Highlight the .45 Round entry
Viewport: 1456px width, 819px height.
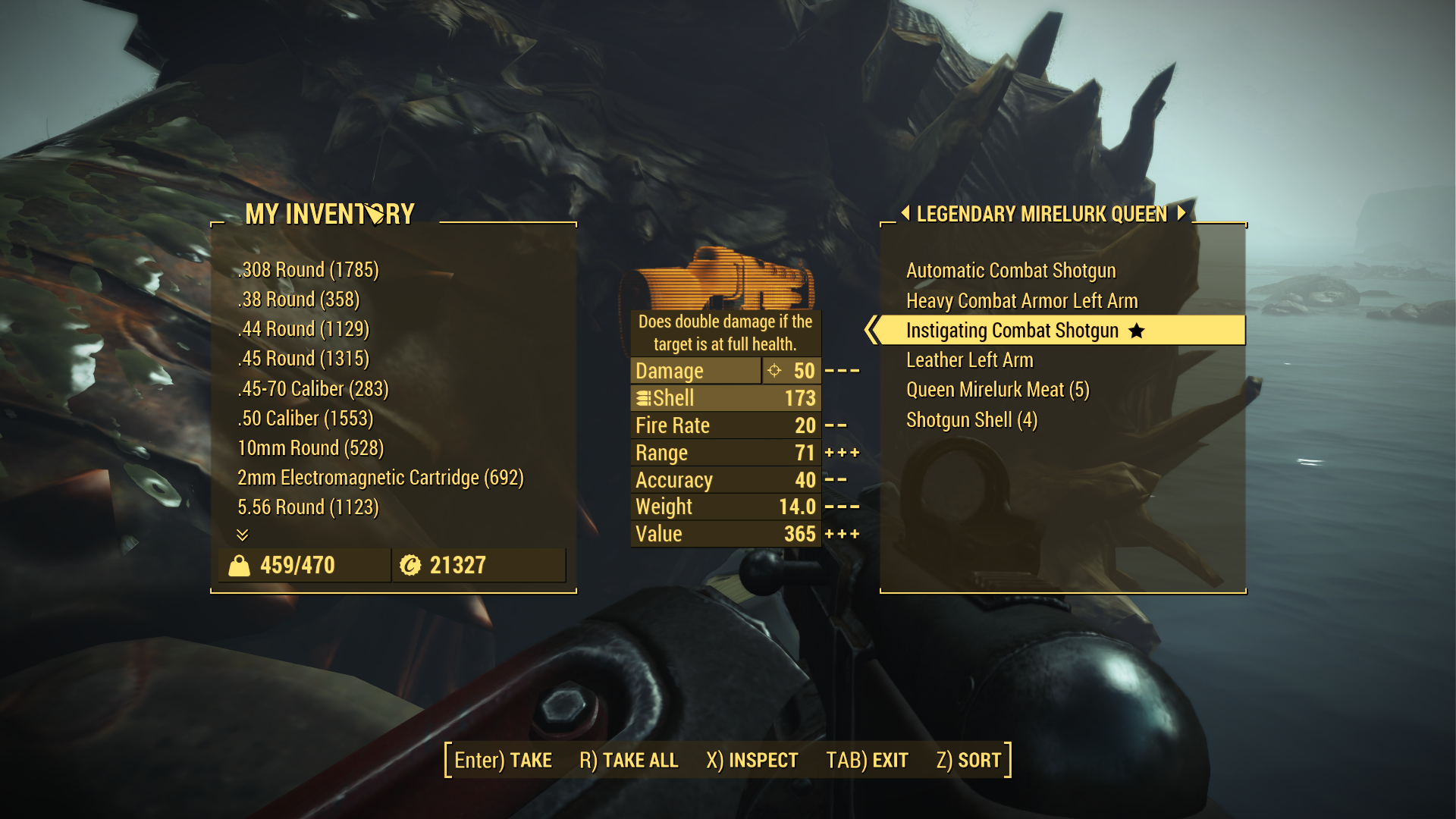(x=303, y=359)
